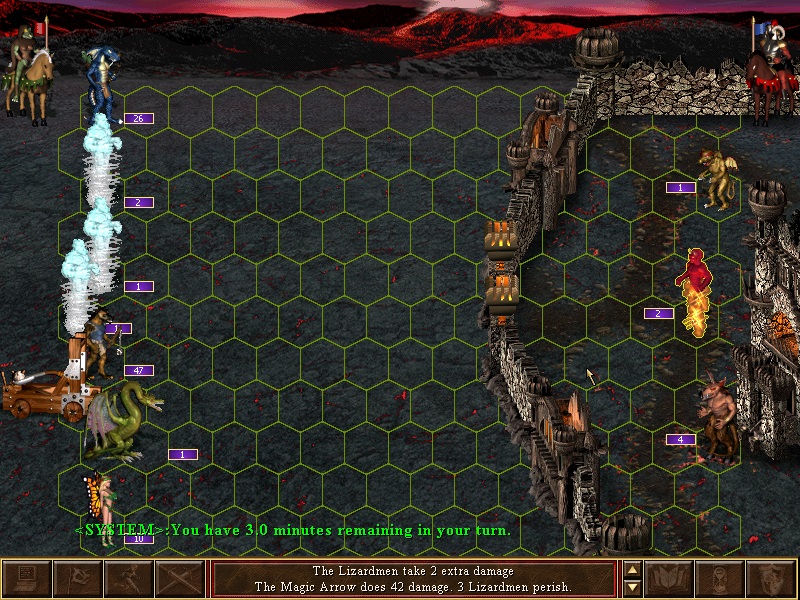Click the combat log message panel
800x600 pixels.
pos(413,579)
